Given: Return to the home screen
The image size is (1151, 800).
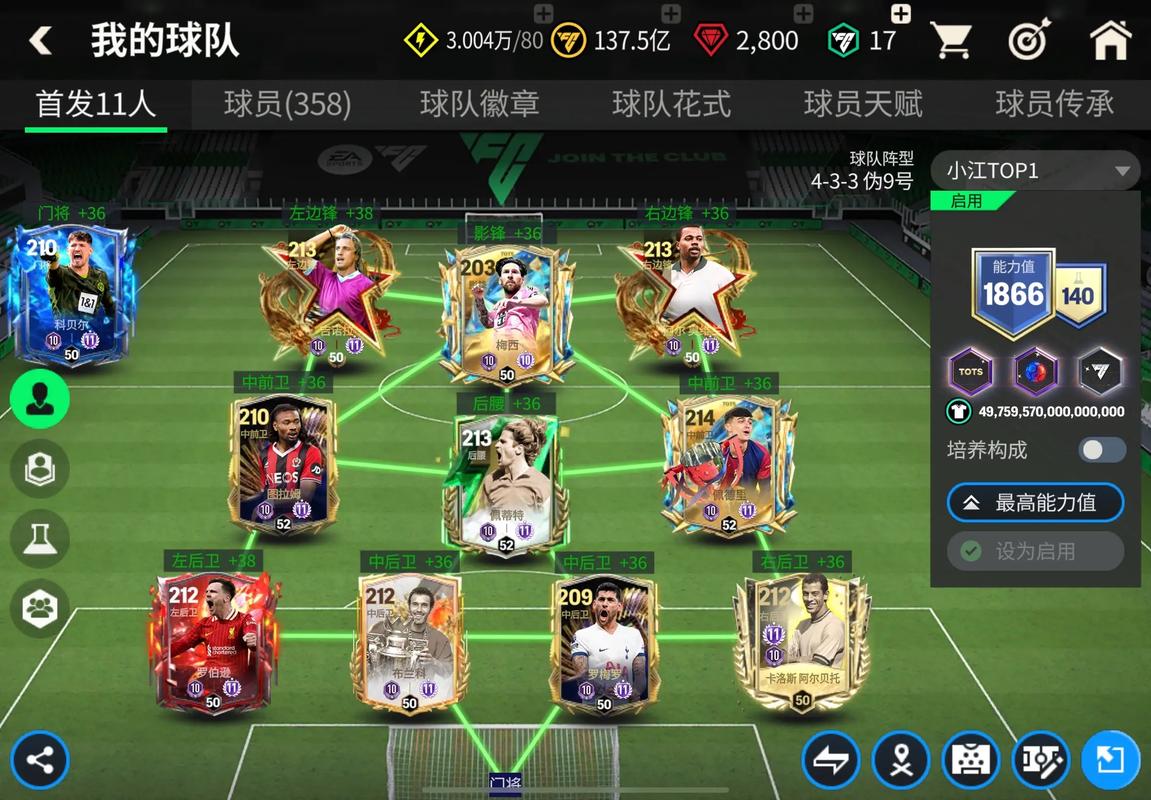Looking at the screenshot, I should (1109, 41).
